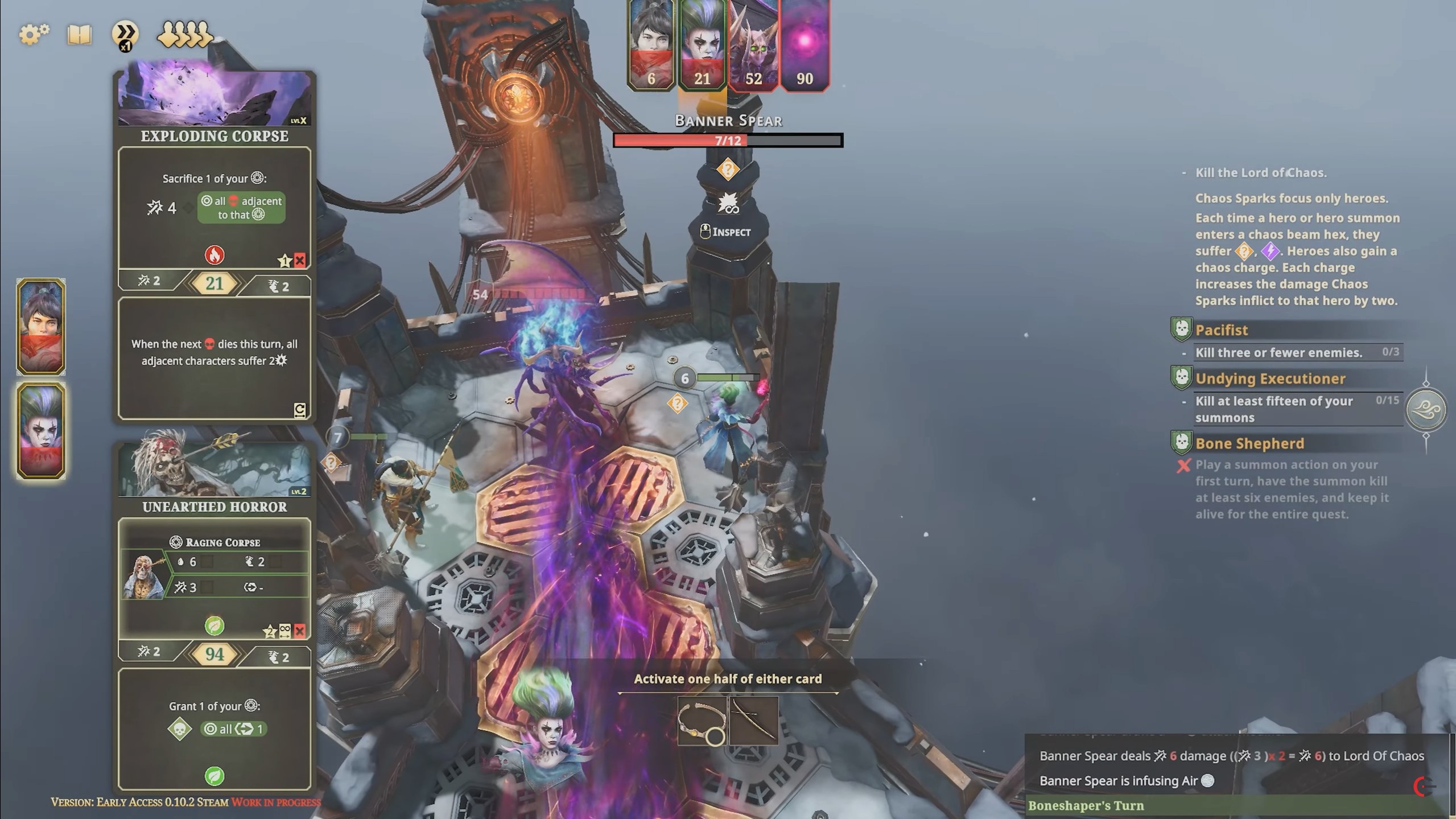This screenshot has height=819, width=1456.
Task: Click the round wind emblem on right edge
Action: coord(1426,409)
